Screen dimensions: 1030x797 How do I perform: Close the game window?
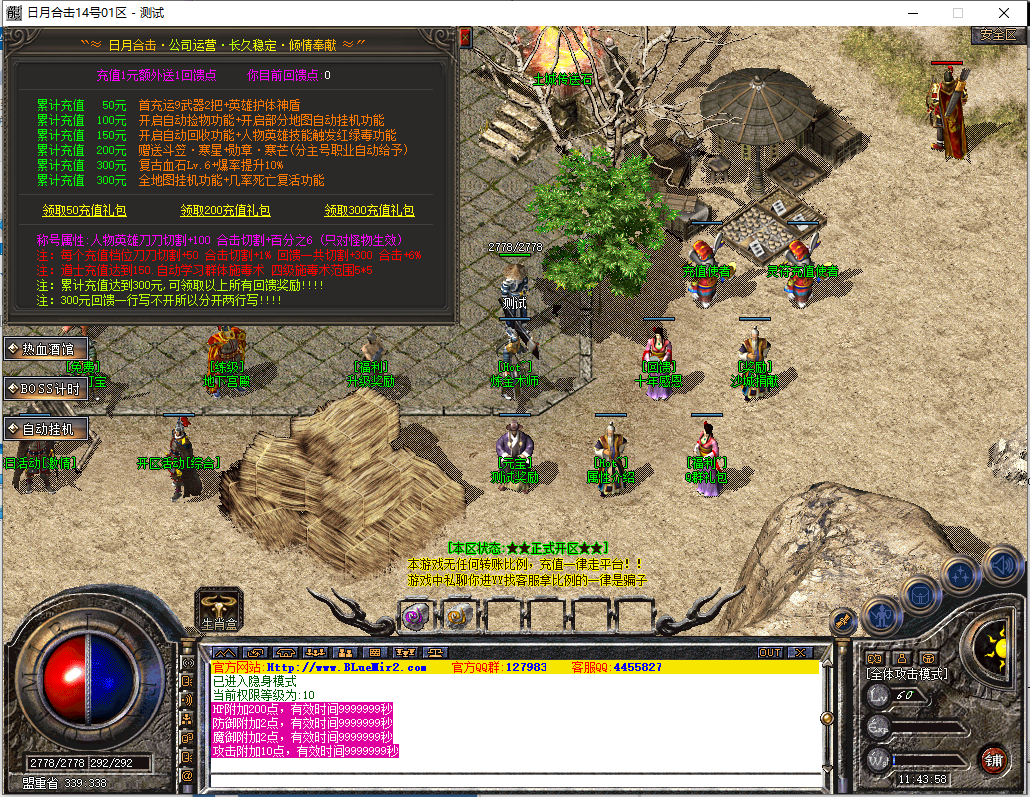pyautogui.click(x=1004, y=13)
